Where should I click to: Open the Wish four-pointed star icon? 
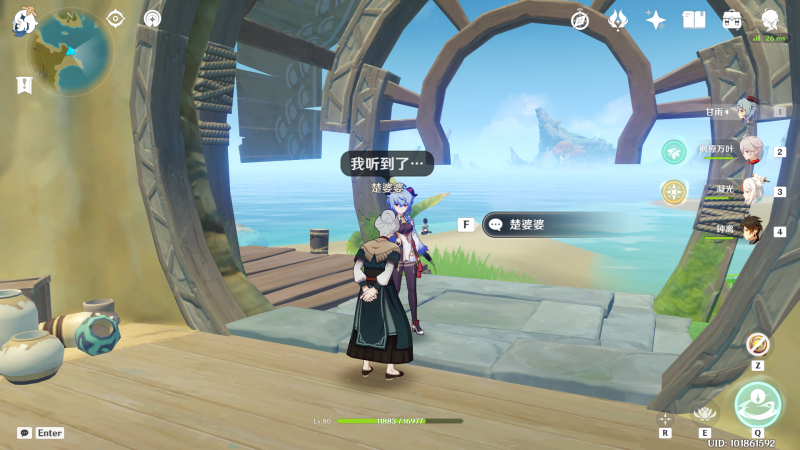pos(656,20)
